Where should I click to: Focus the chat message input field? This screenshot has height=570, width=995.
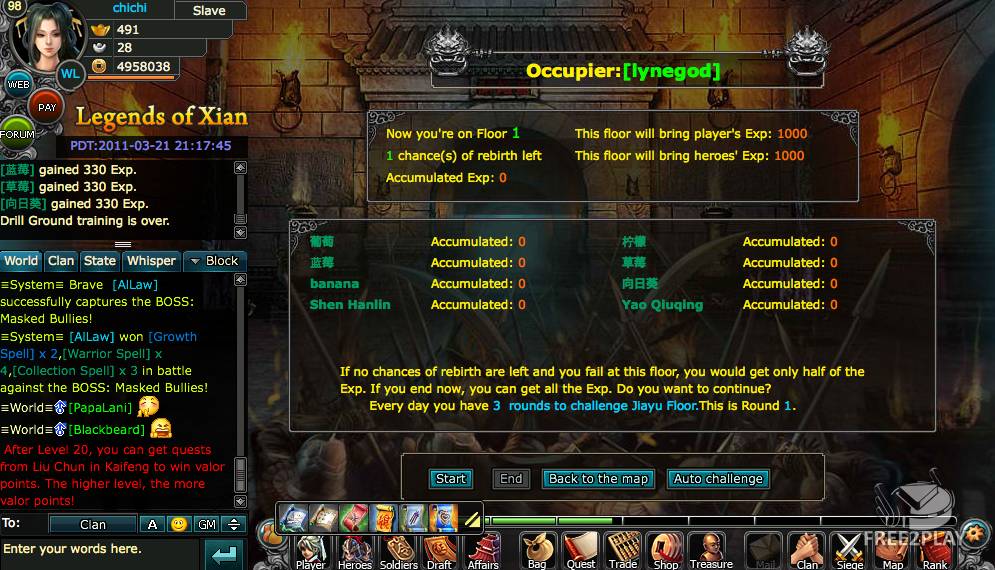(x=100, y=549)
